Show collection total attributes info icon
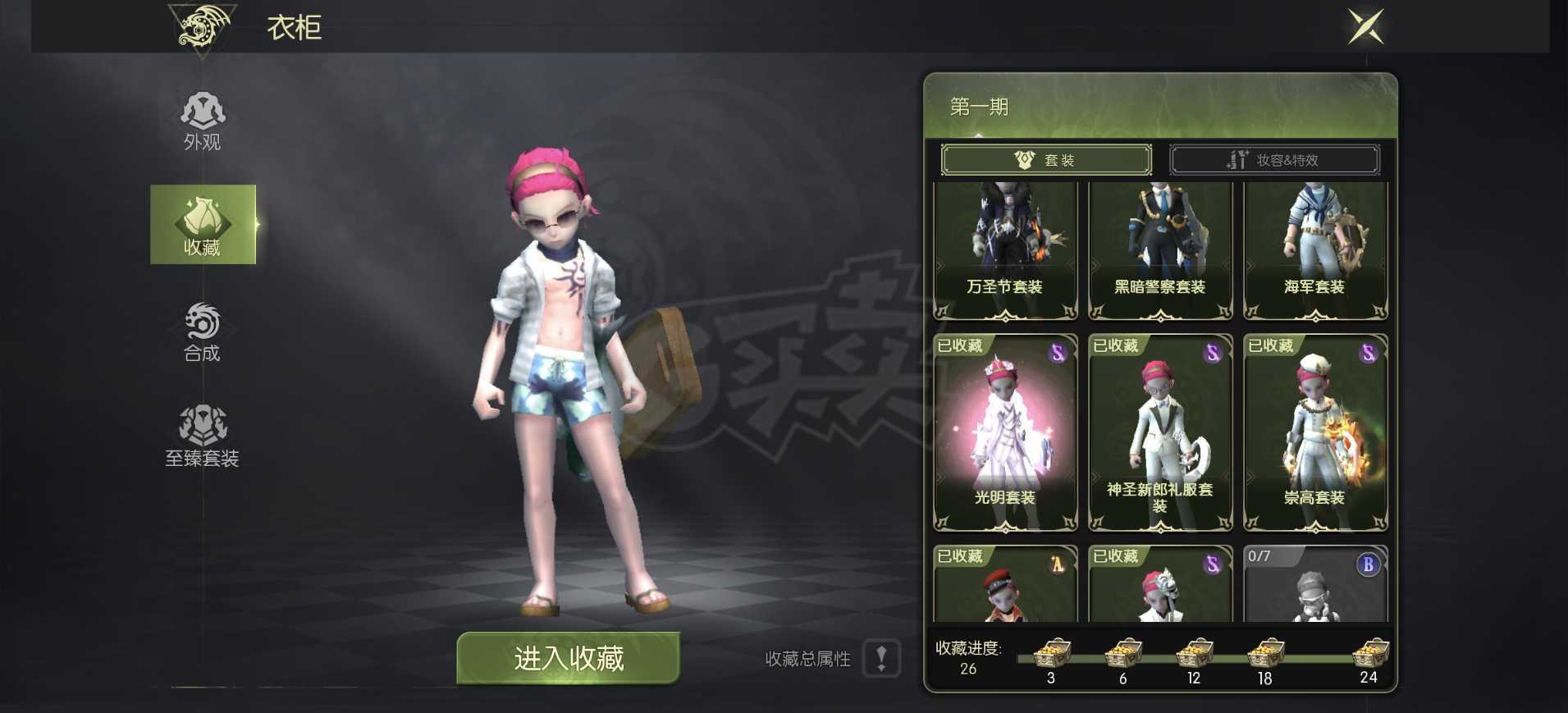Screen dimensions: 1568x713 pos(882,658)
